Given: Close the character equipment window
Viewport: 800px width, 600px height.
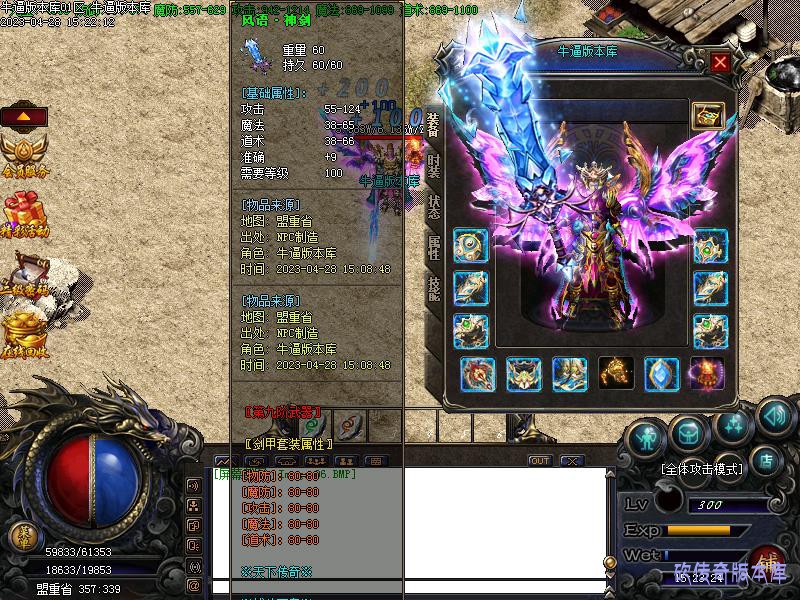Looking at the screenshot, I should pos(719,62).
